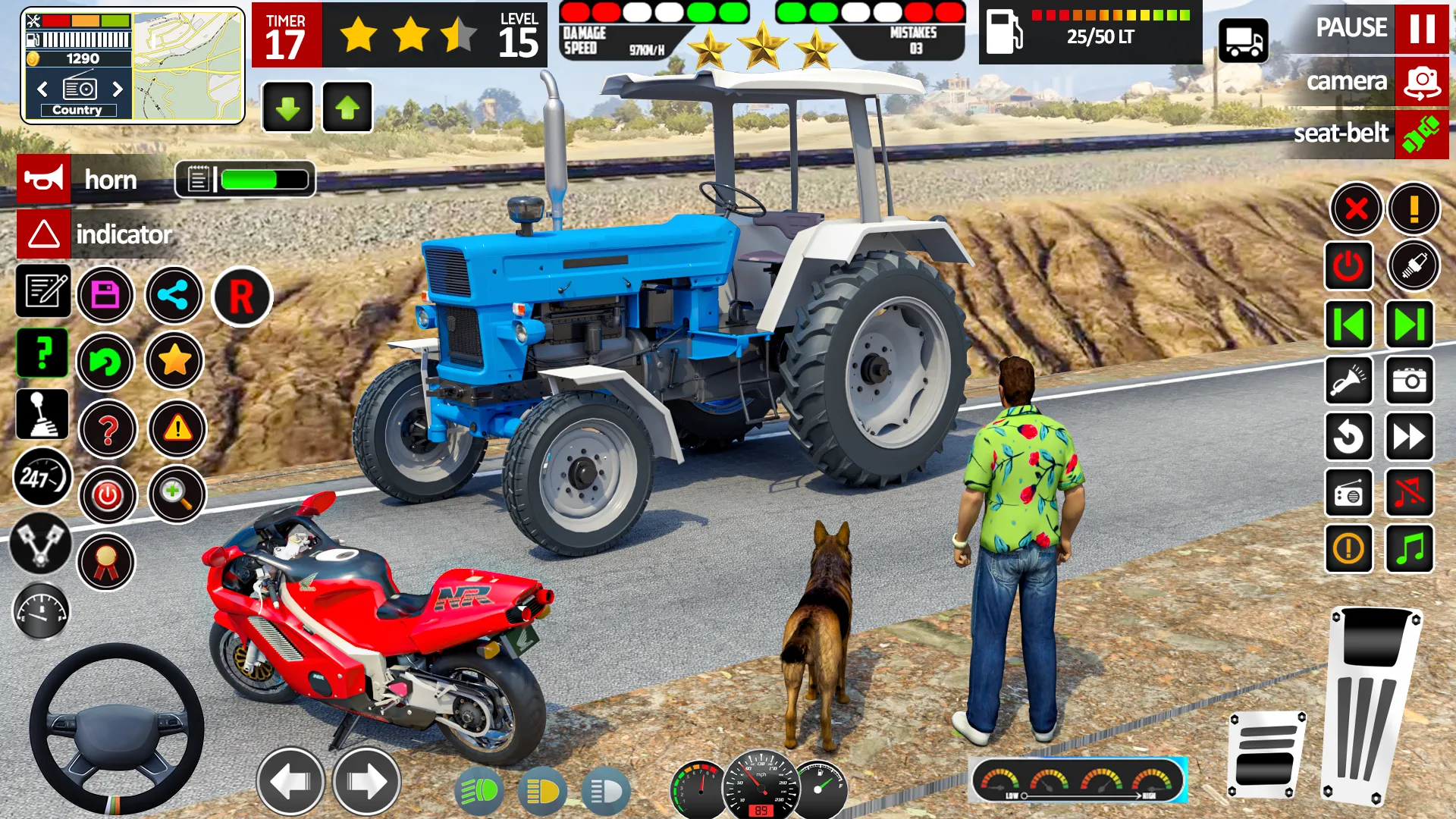
Task: Take a screenshot with the camera capture icon
Action: point(1409,381)
